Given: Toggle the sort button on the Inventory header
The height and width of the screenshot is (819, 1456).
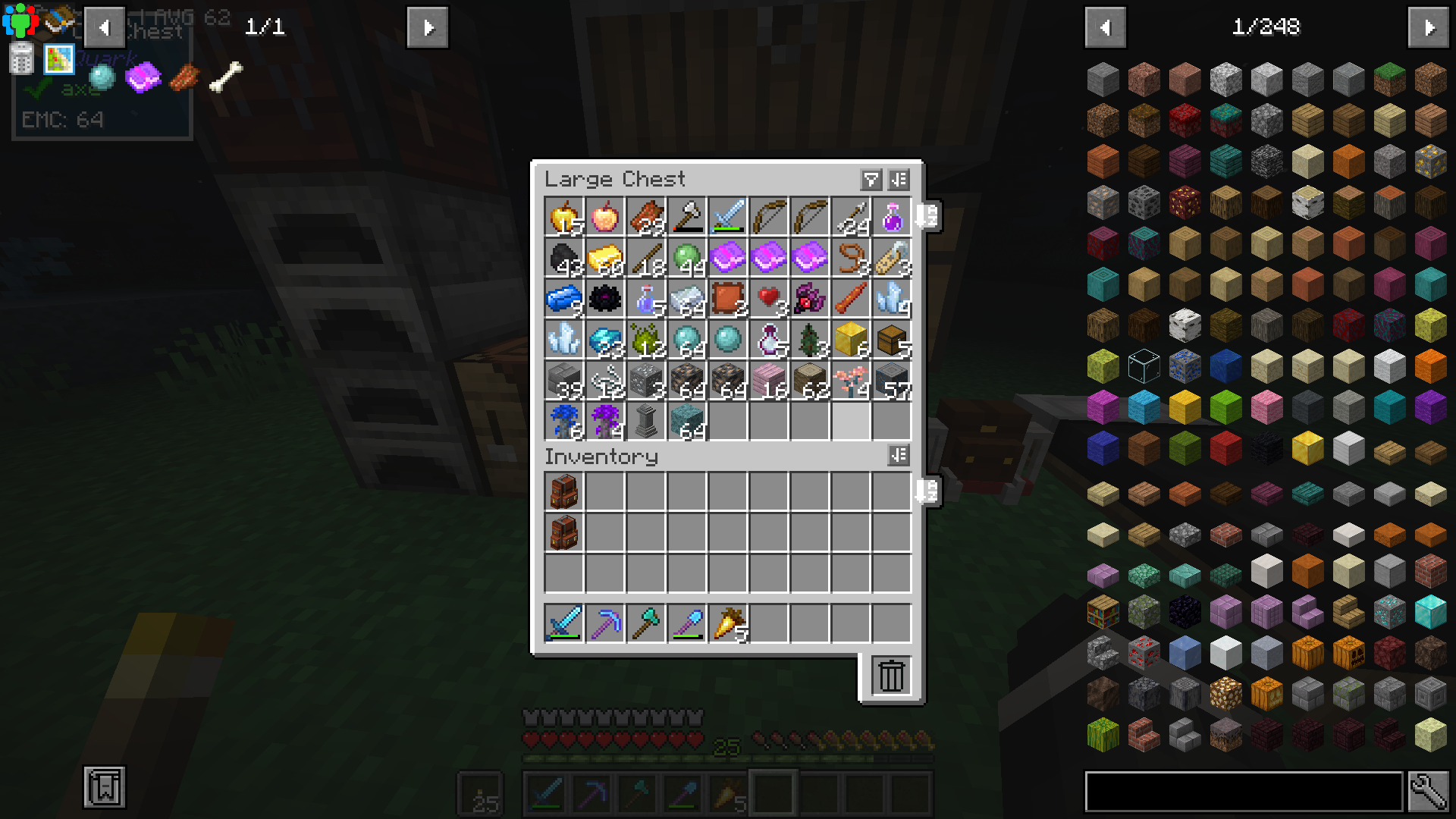Looking at the screenshot, I should [899, 456].
